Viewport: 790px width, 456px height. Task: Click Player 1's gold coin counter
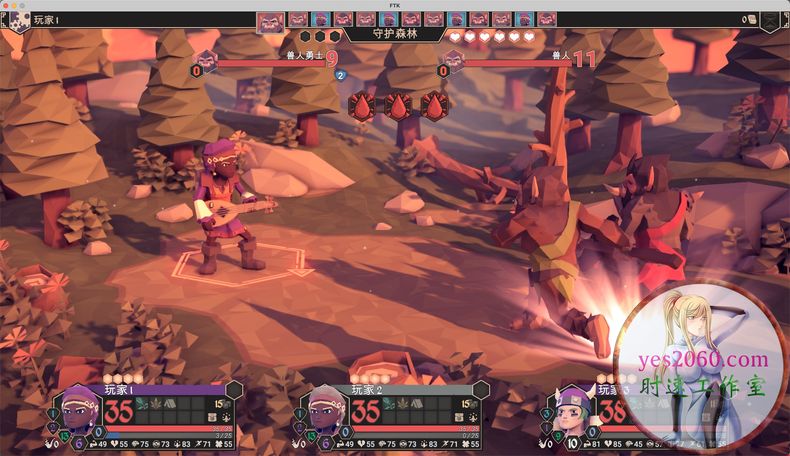click(x=221, y=404)
